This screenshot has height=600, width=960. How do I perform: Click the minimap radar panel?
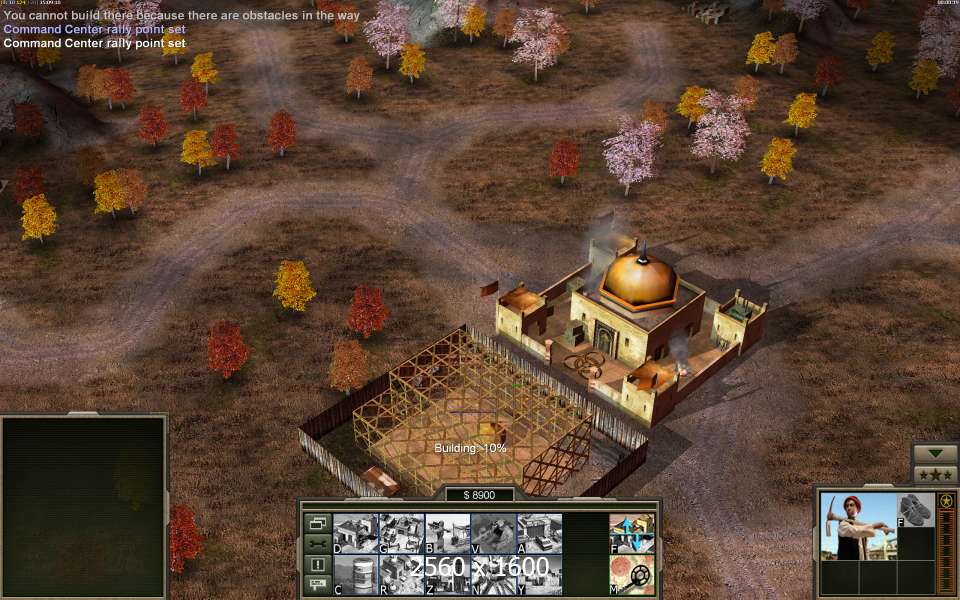(83, 507)
